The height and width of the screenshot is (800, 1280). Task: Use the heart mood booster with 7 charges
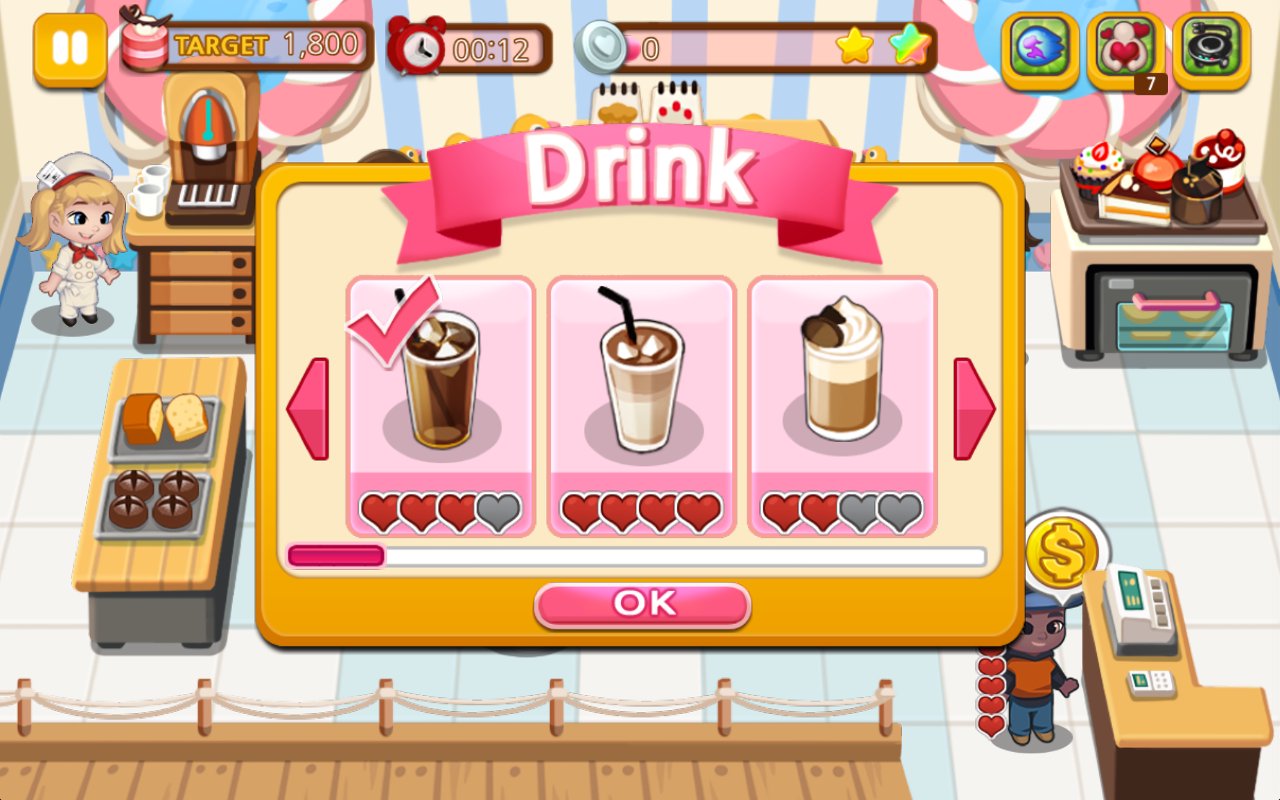click(x=1124, y=47)
